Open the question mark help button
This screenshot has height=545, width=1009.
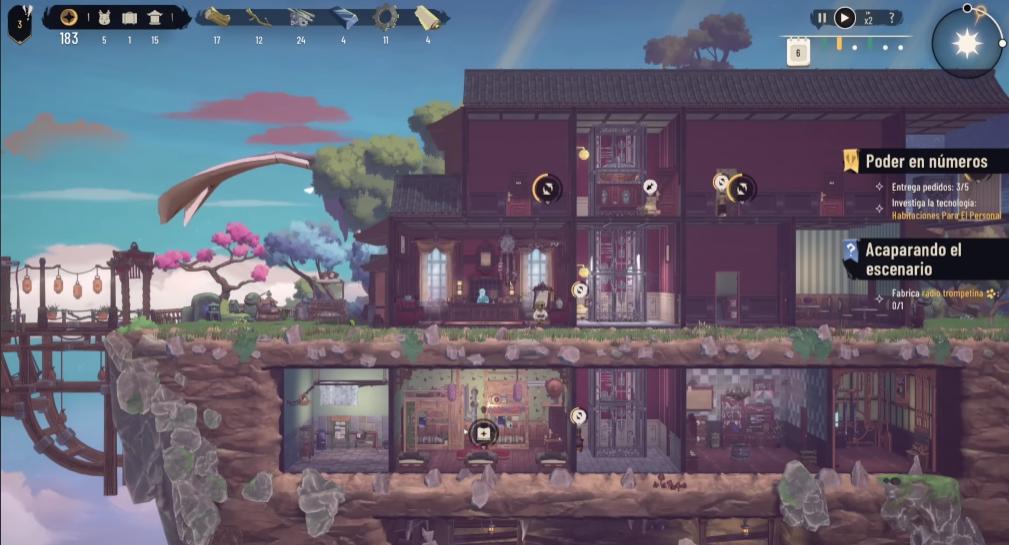[x=892, y=17]
